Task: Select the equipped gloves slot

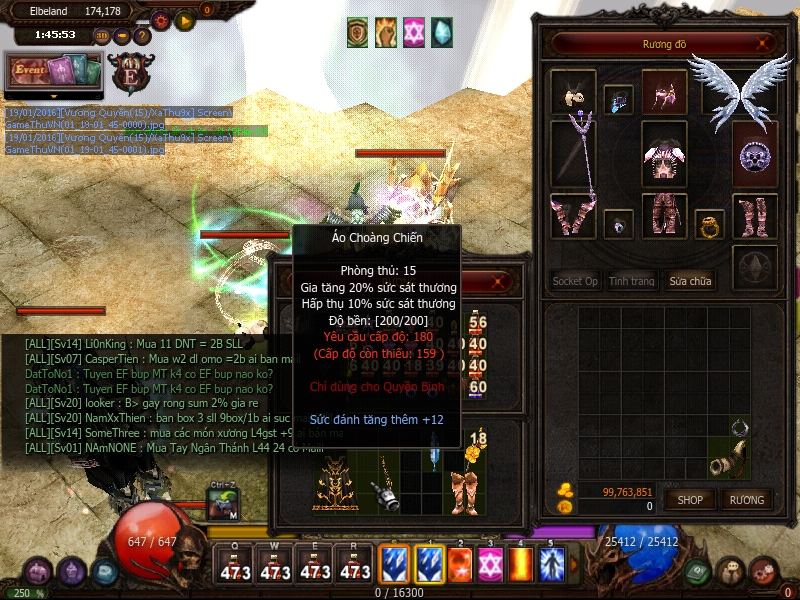Action: tap(573, 215)
